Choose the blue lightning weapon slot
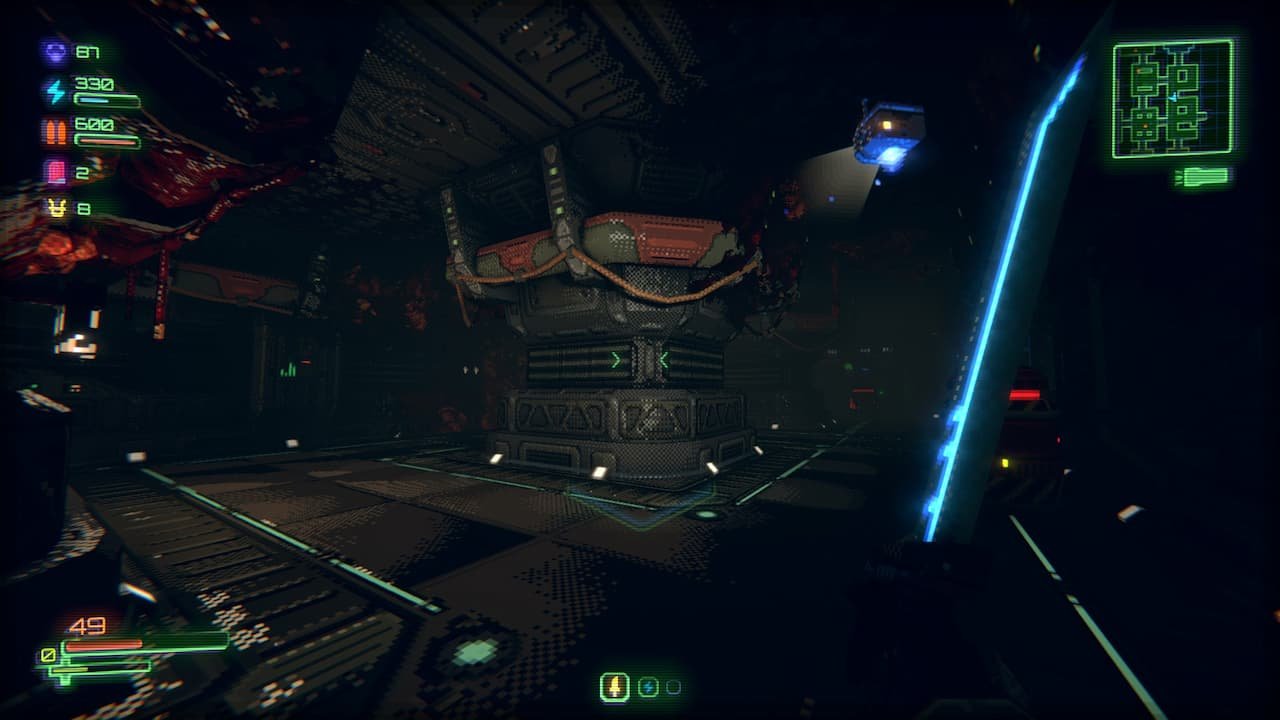The image size is (1280, 720). pyautogui.click(x=647, y=687)
